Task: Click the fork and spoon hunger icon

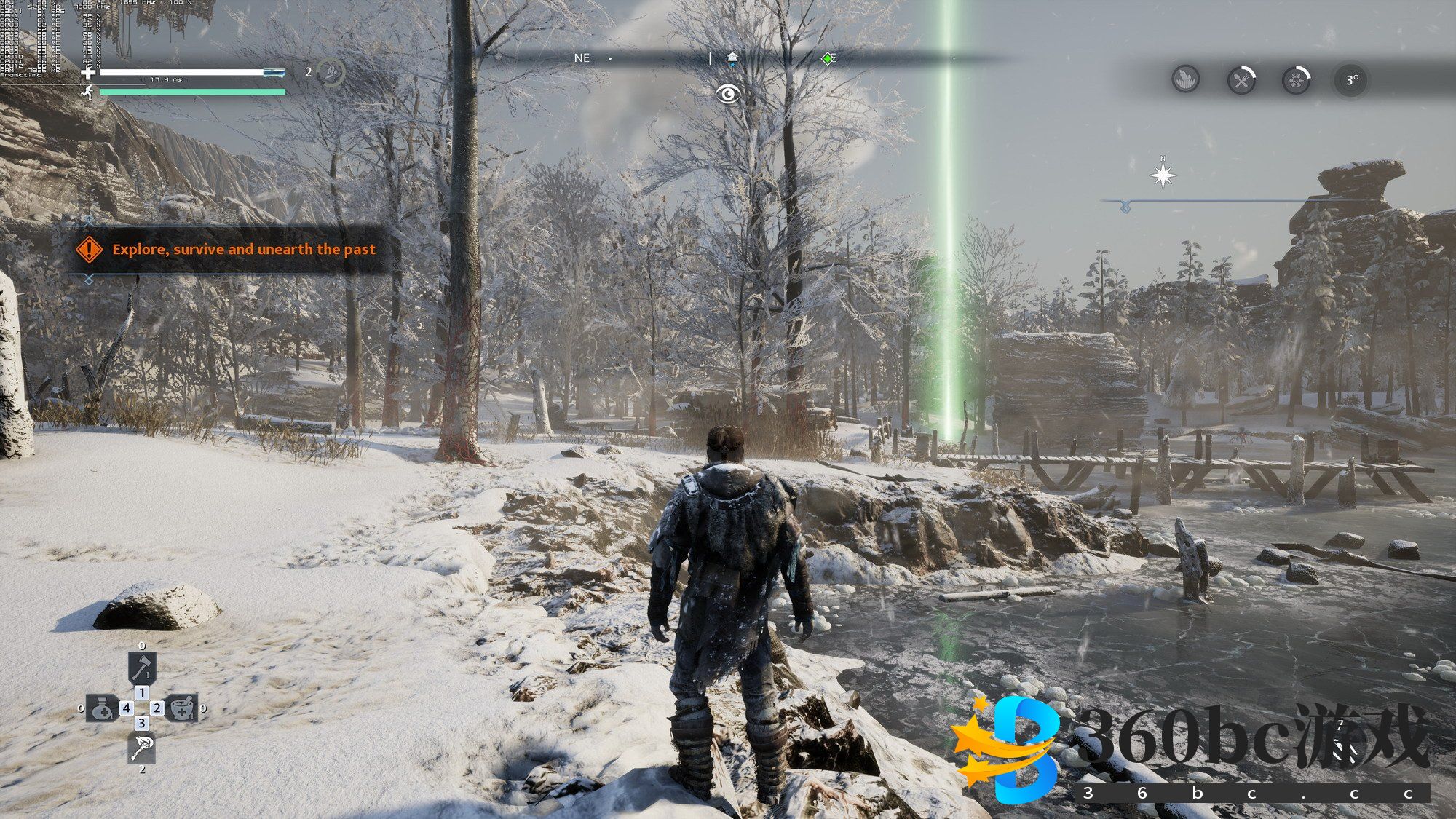Action: [1241, 79]
